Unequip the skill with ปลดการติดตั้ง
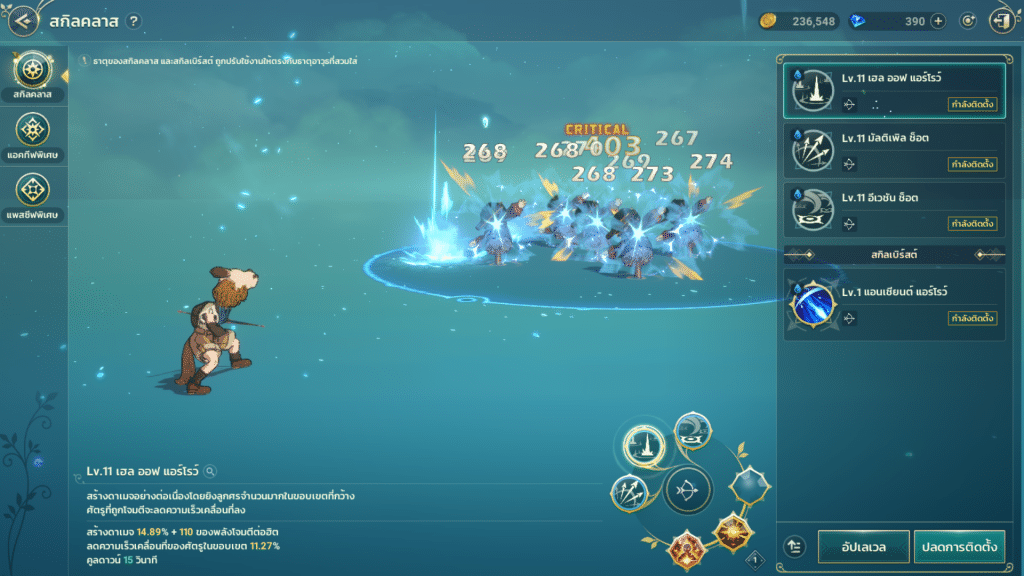This screenshot has height=576, width=1024. click(x=958, y=546)
